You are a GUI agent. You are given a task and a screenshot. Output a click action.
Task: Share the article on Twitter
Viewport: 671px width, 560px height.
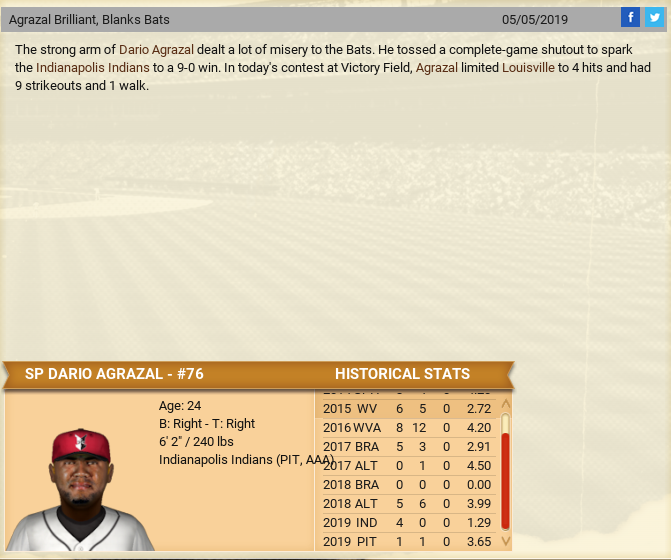[654, 17]
